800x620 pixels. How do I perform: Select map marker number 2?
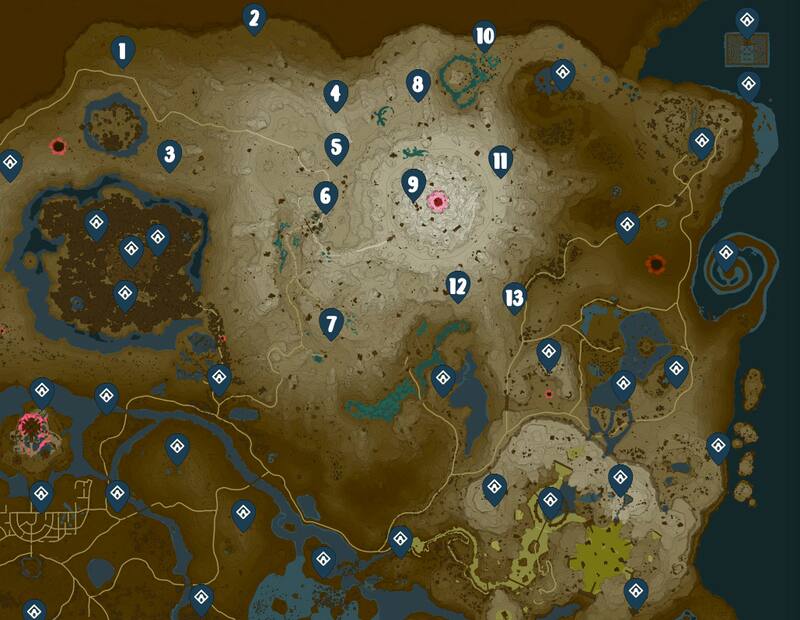tap(254, 17)
